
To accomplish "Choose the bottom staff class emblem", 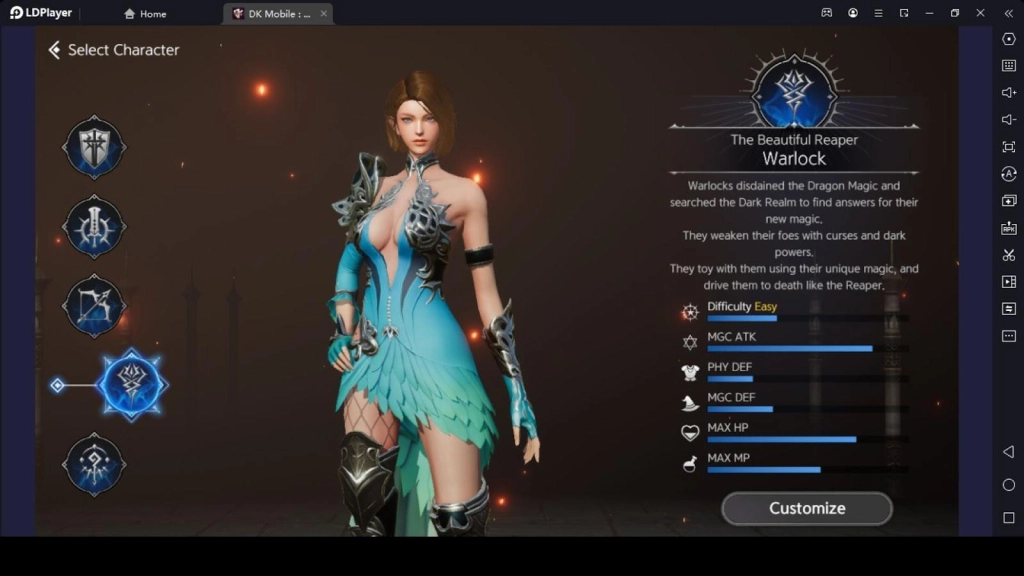I will (x=94, y=464).
